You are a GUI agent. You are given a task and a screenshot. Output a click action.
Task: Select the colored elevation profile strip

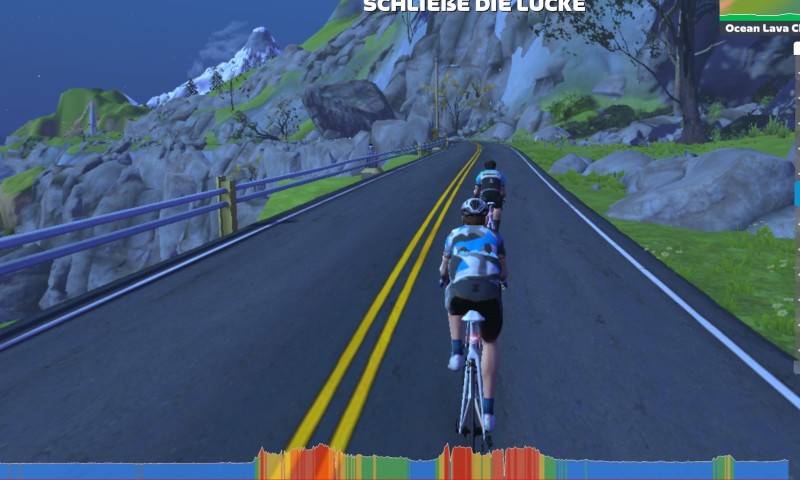(x=400, y=465)
